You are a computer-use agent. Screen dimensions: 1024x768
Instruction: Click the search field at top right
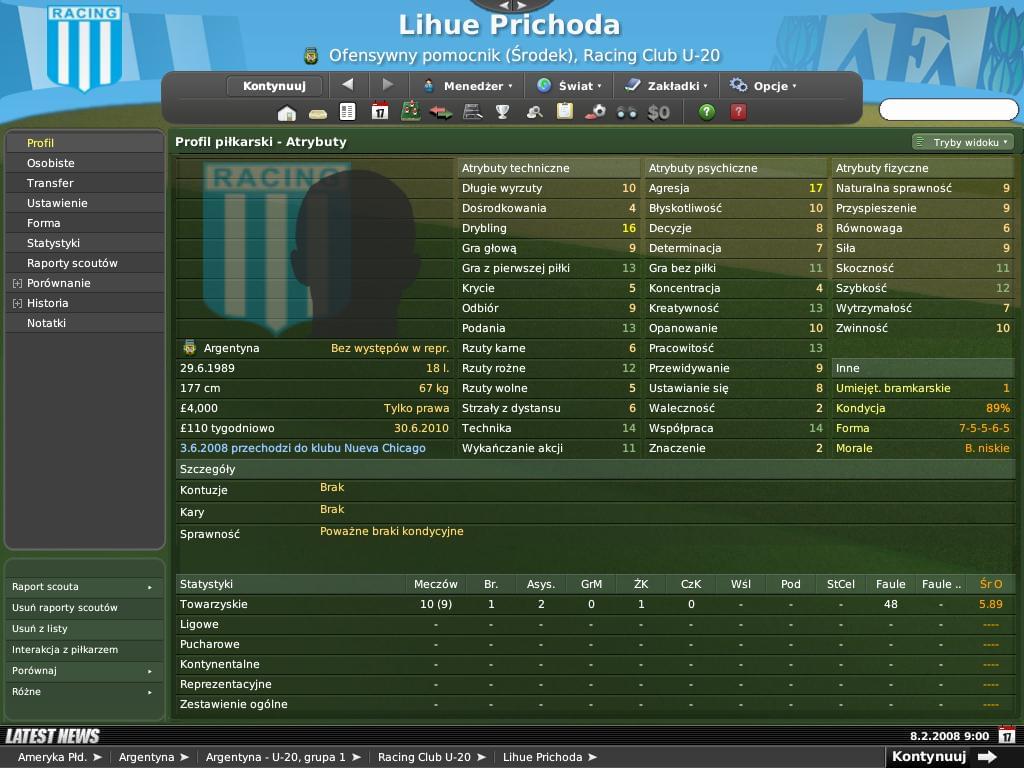point(948,109)
